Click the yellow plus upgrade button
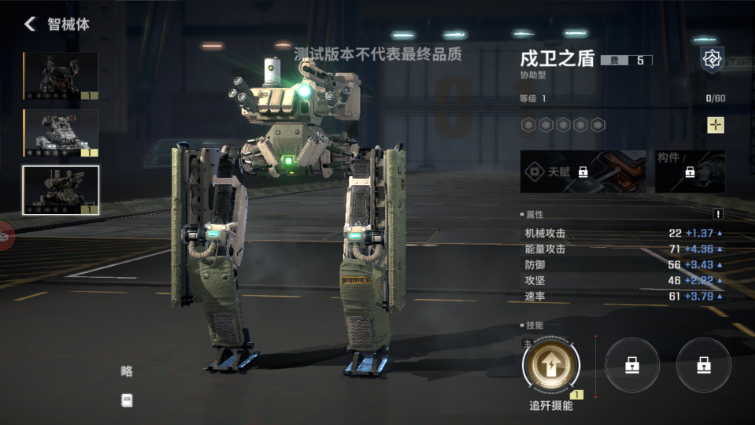The height and width of the screenshot is (425, 755). click(x=715, y=125)
